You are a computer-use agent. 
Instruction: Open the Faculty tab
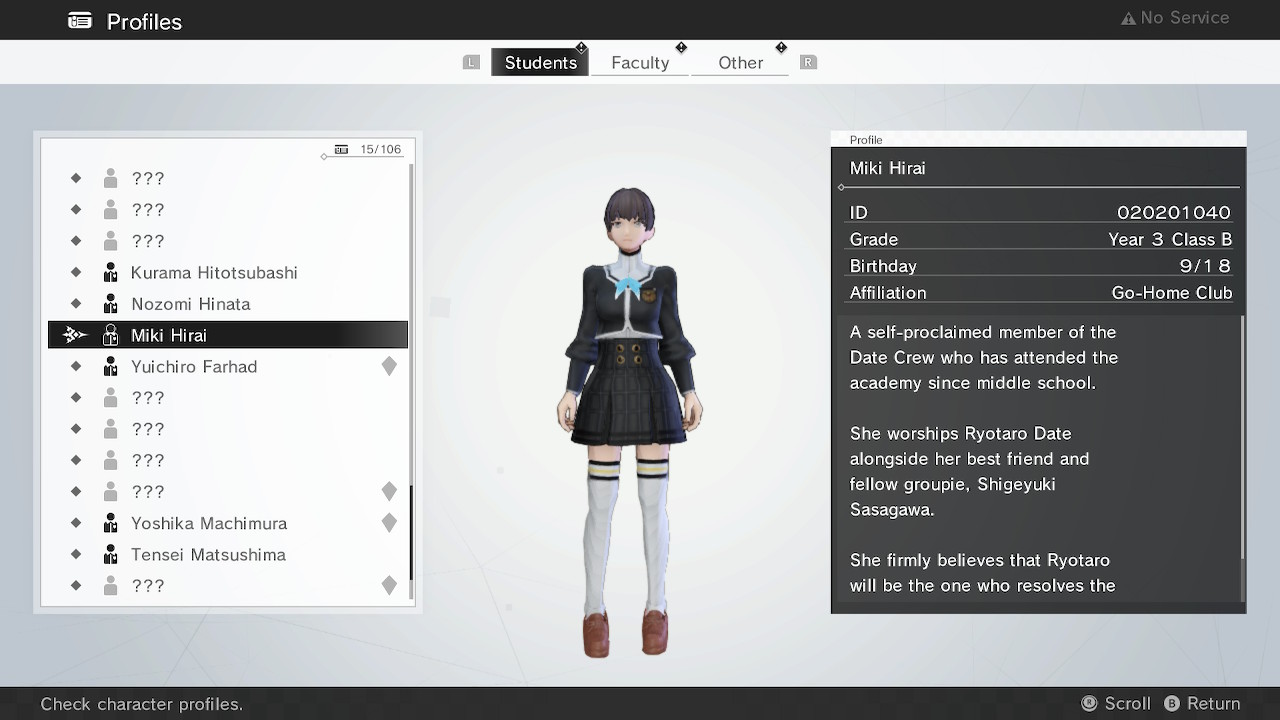tap(640, 62)
